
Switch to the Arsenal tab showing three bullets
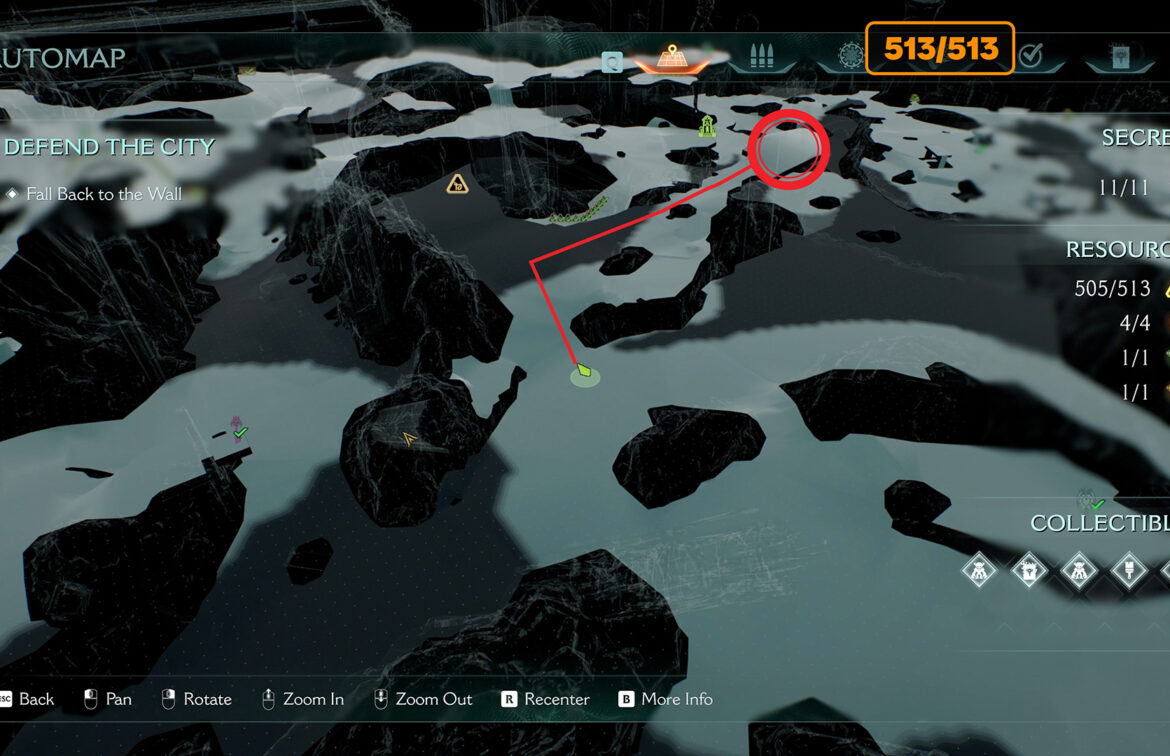tap(762, 58)
